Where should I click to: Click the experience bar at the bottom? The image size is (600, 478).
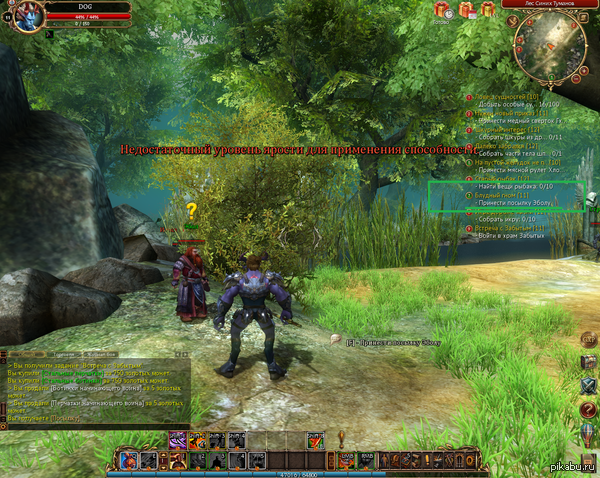[x=300, y=474]
